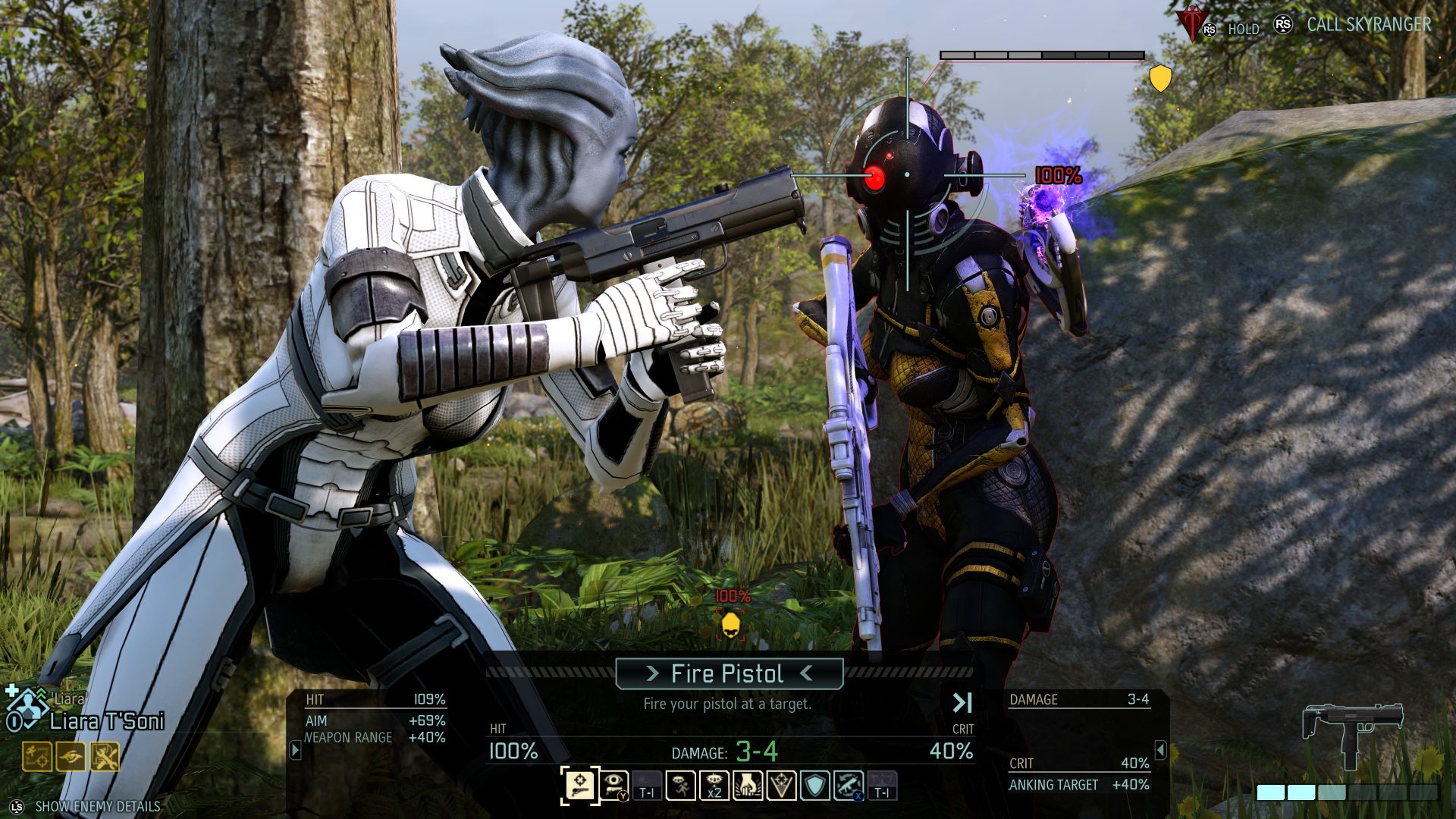Activate the pistol Overwatch eye ability

click(613, 785)
